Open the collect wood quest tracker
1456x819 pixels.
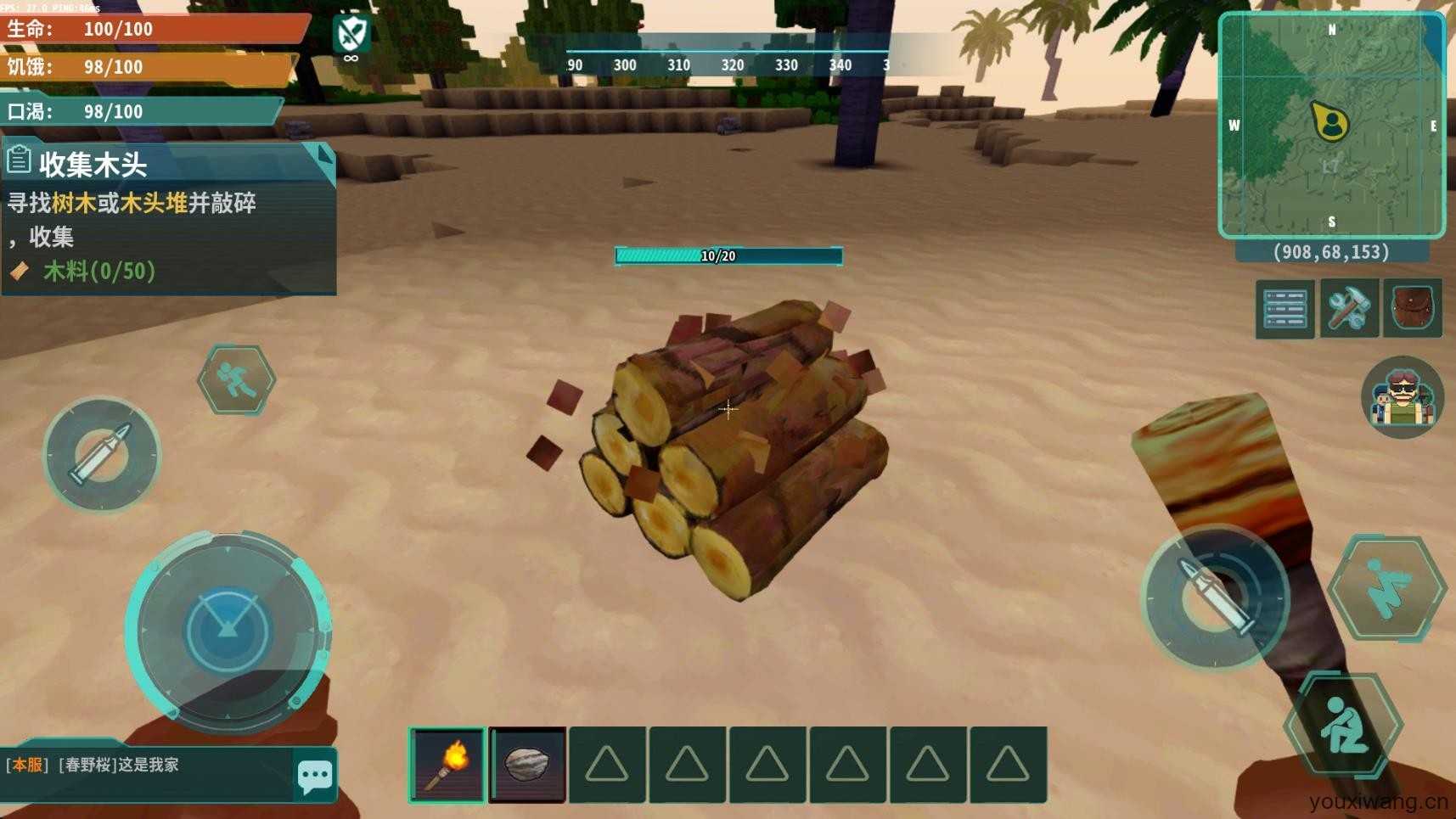coord(168,219)
